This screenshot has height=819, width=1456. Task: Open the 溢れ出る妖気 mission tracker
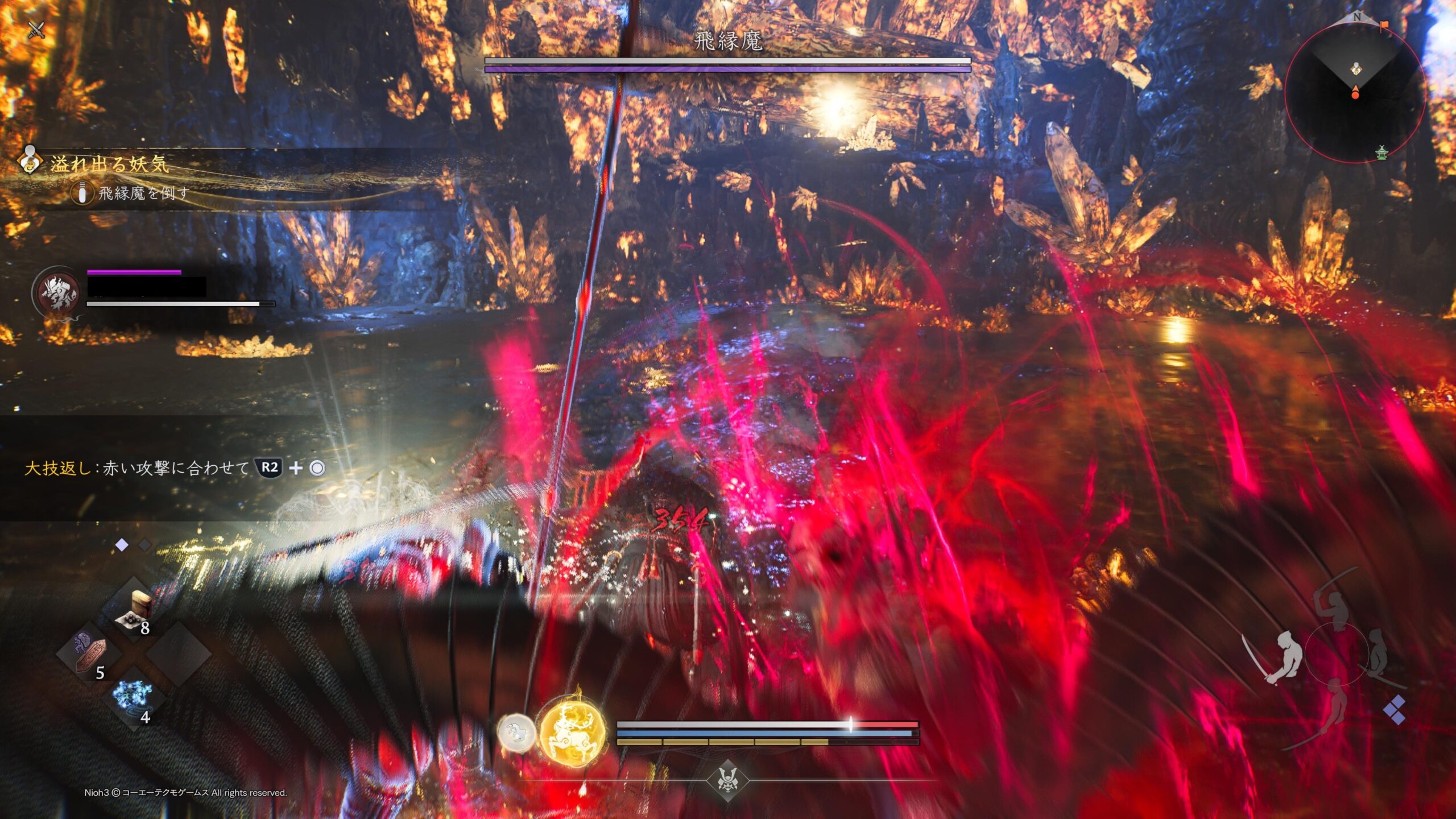click(109, 164)
